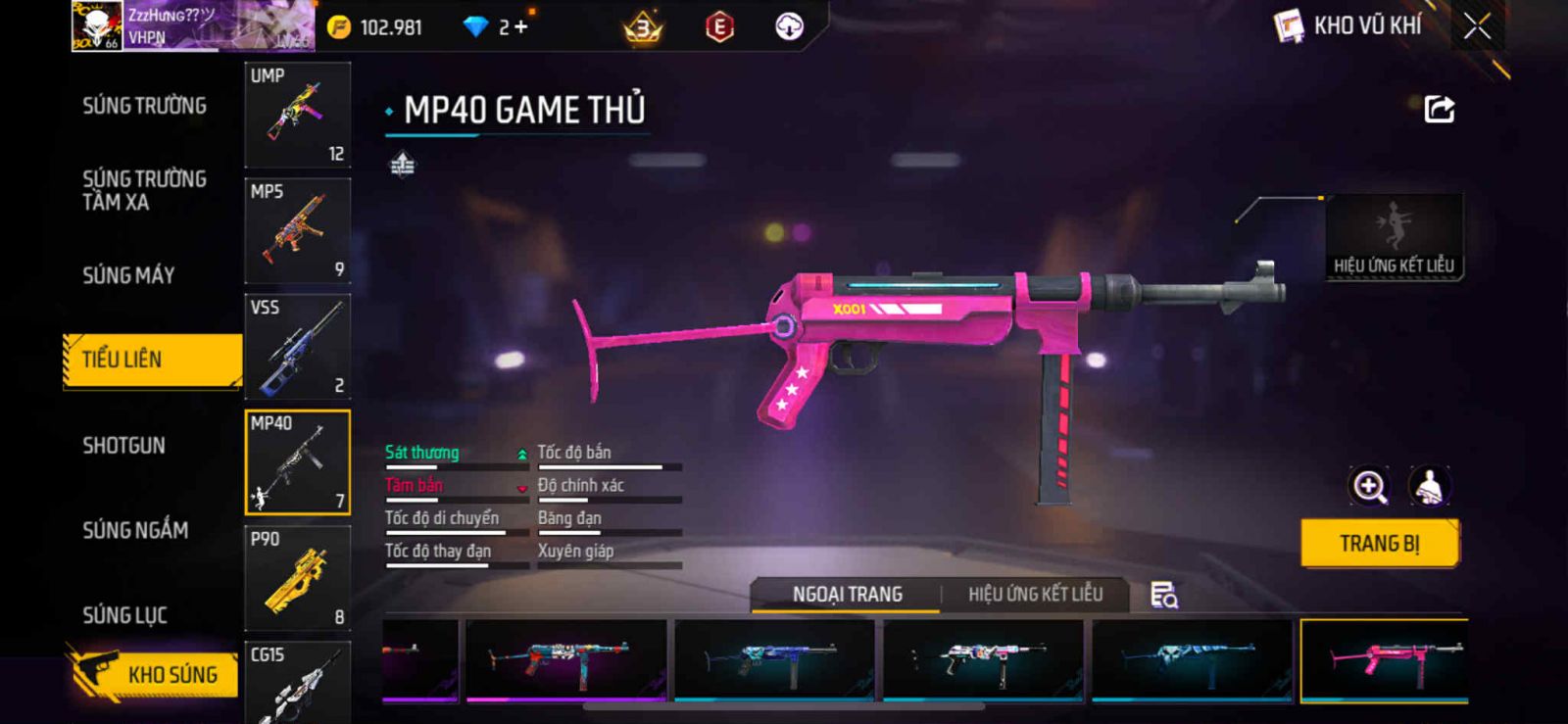Show the SÚNG NGẮM category
Screen dimensions: 1568x724
click(135, 530)
